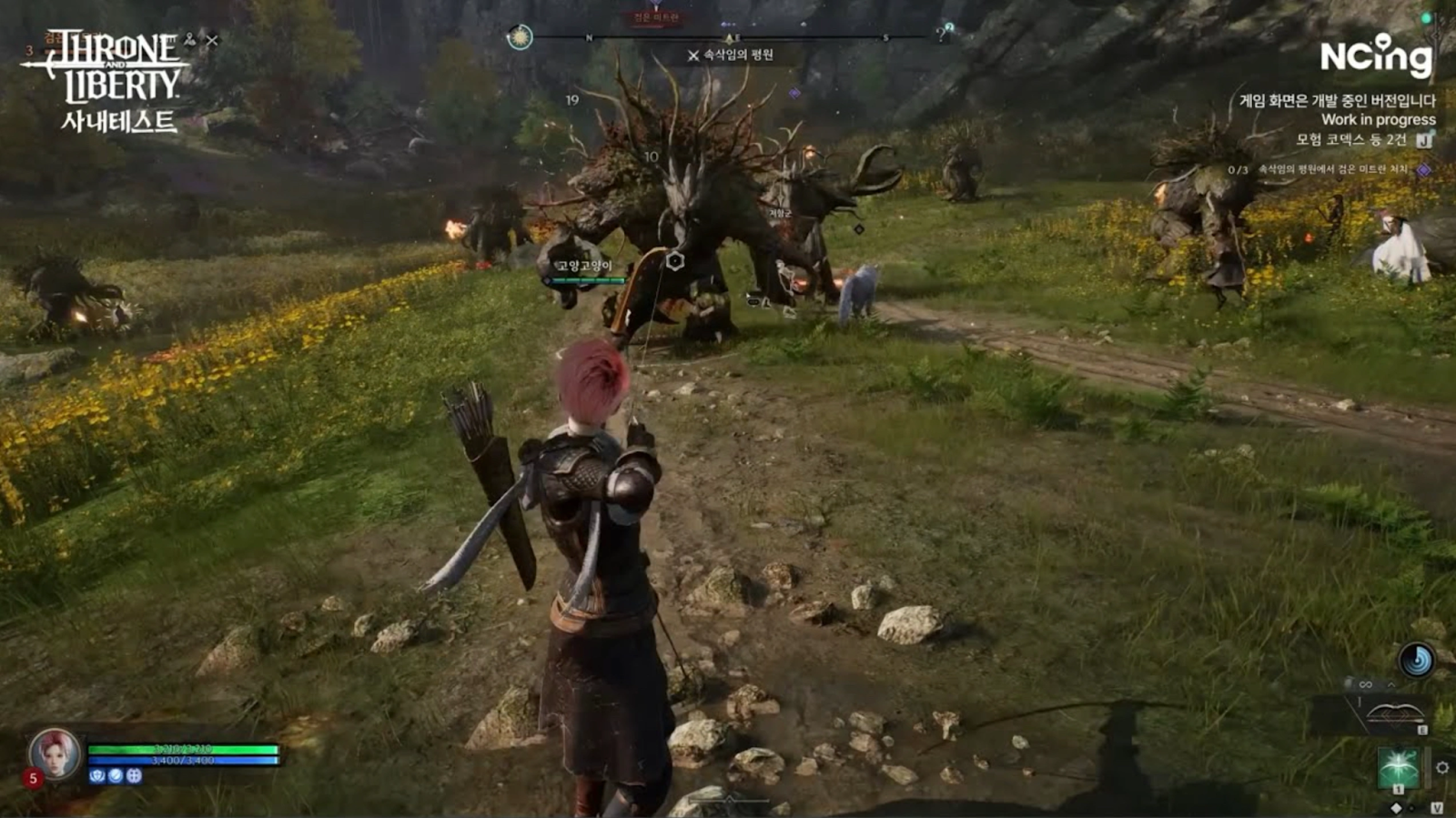This screenshot has height=818, width=1456.
Task: Open the 모험 코덱스 adventure codex entry
Action: coord(1351,140)
